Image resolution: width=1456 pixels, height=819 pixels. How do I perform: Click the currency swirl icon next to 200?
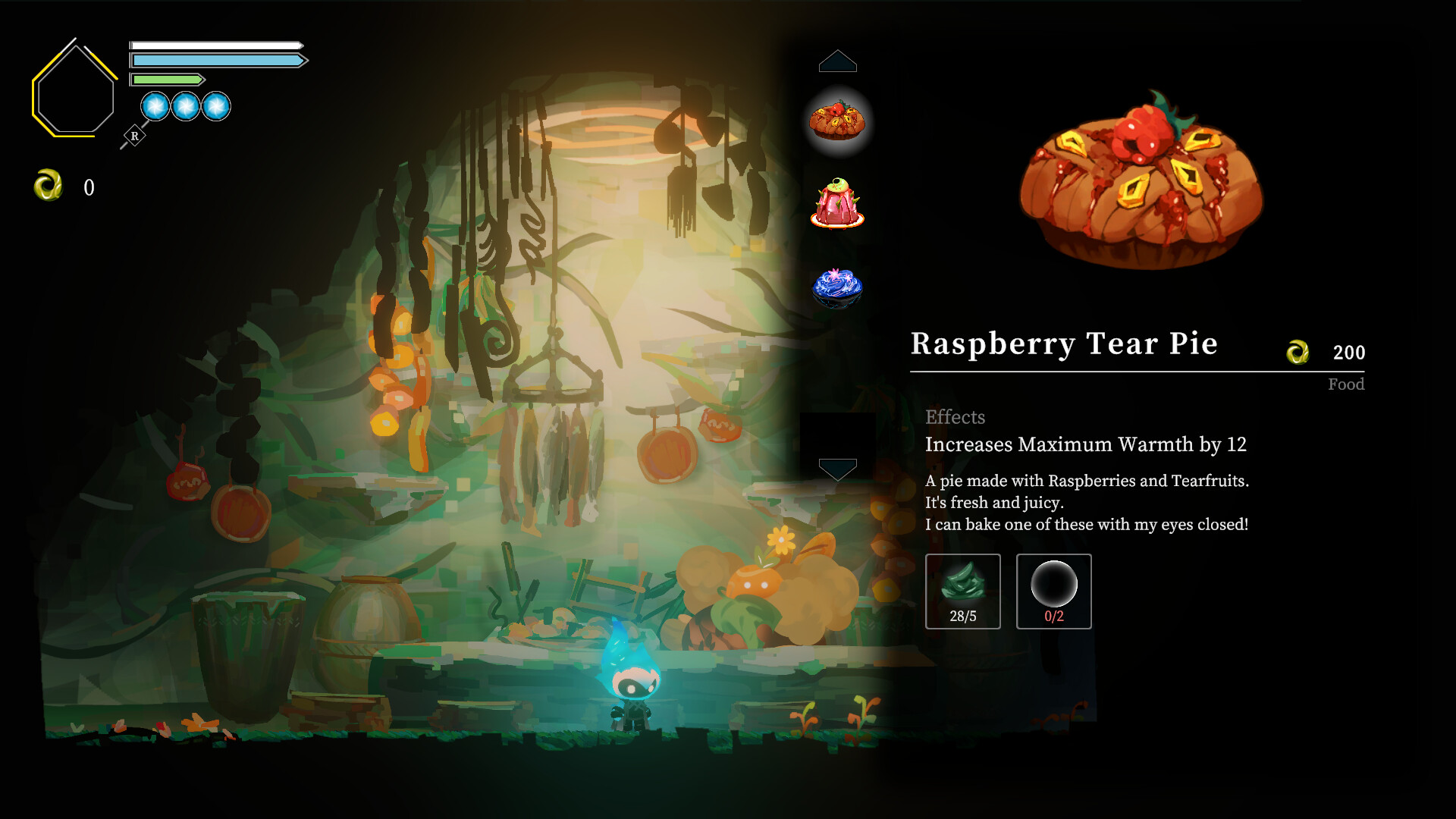[1298, 352]
